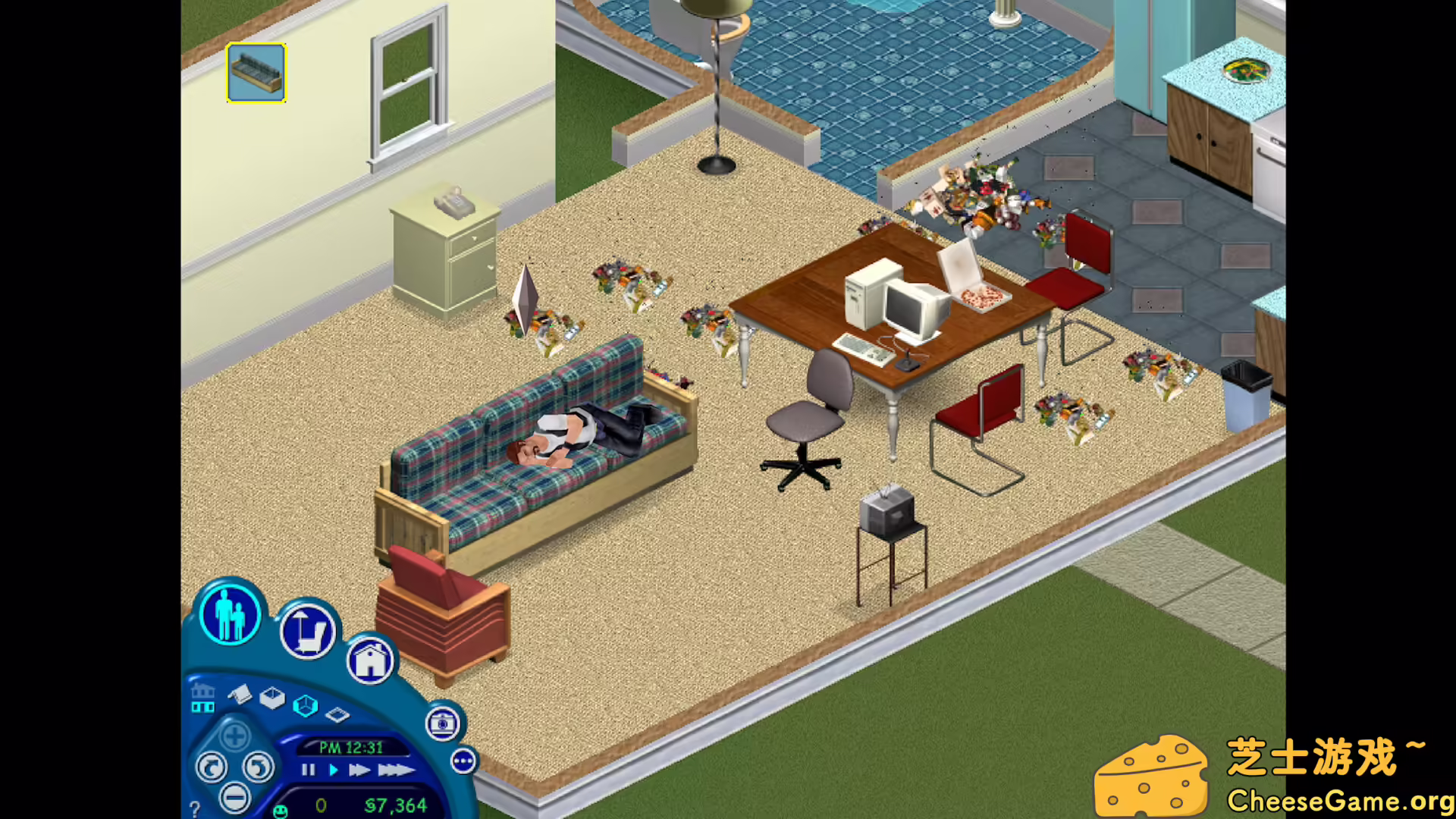Image resolution: width=1456 pixels, height=819 pixels.
Task: Click the fast-forward double arrow
Action: pos(359,771)
